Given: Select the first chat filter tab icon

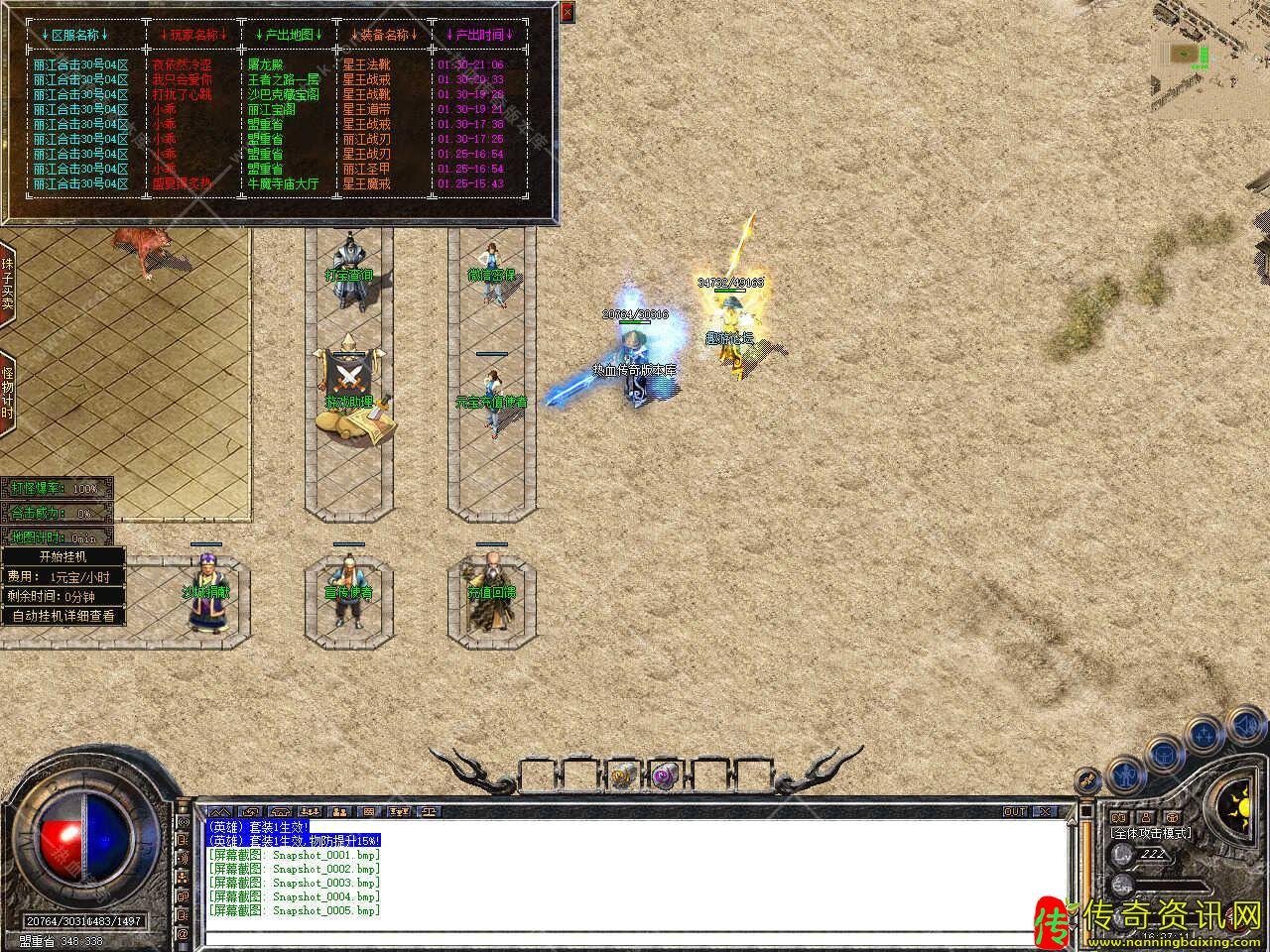Looking at the screenshot, I should [218, 812].
